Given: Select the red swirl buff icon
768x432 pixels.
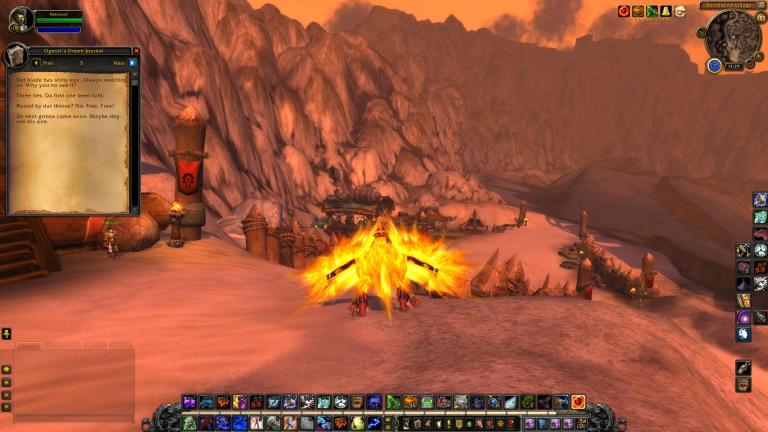Looking at the screenshot, I should pyautogui.click(x=624, y=11).
